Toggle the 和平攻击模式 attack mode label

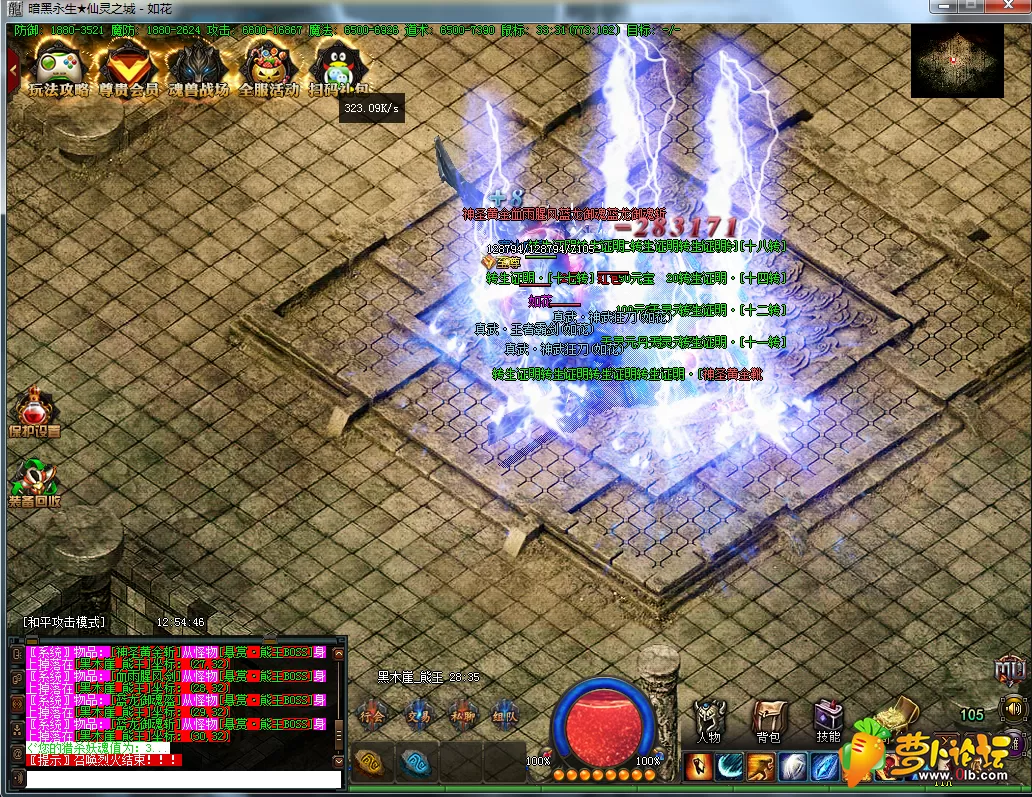pos(65,622)
